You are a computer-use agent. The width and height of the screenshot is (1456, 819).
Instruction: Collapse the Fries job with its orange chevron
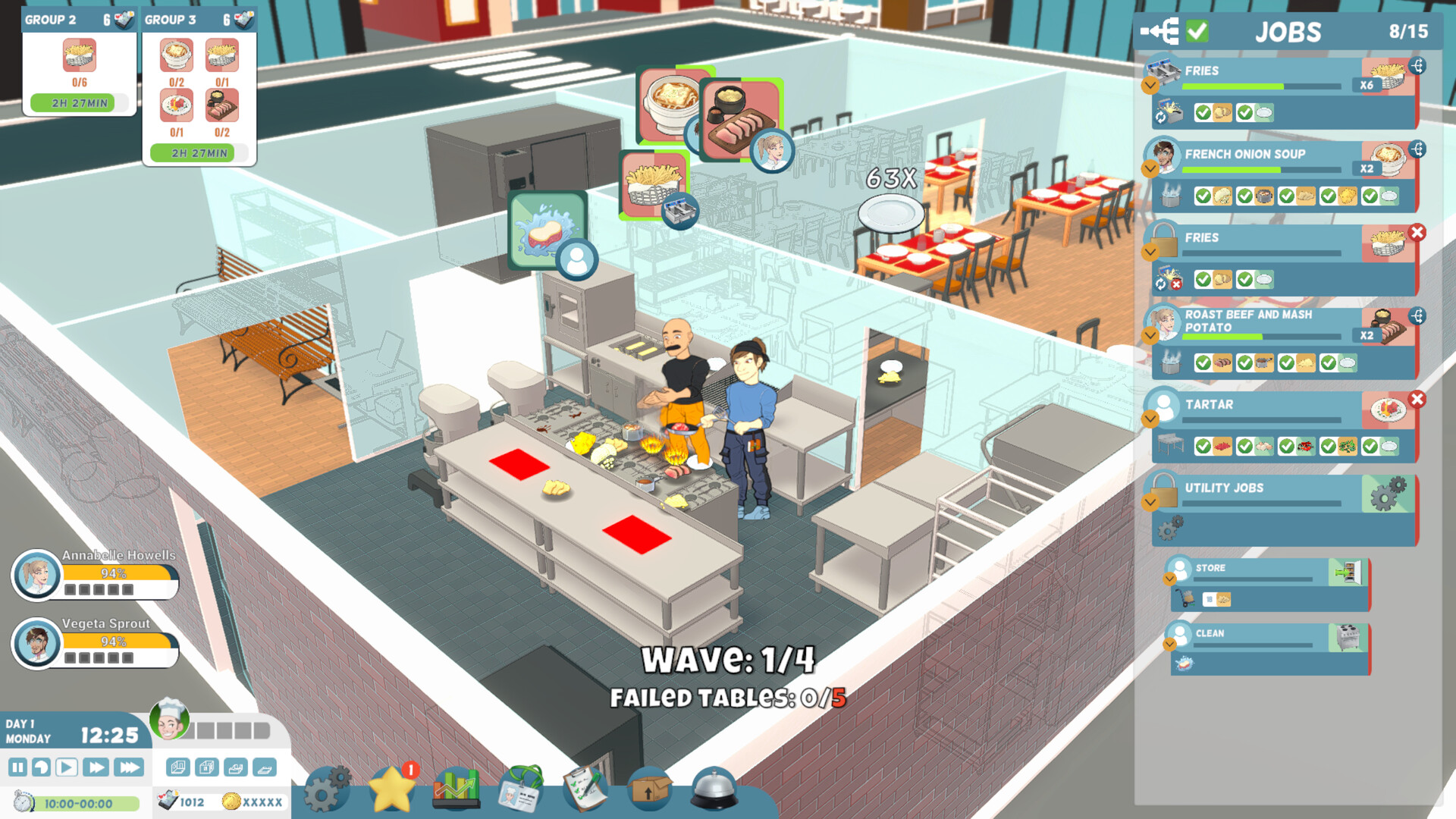coord(1150,86)
